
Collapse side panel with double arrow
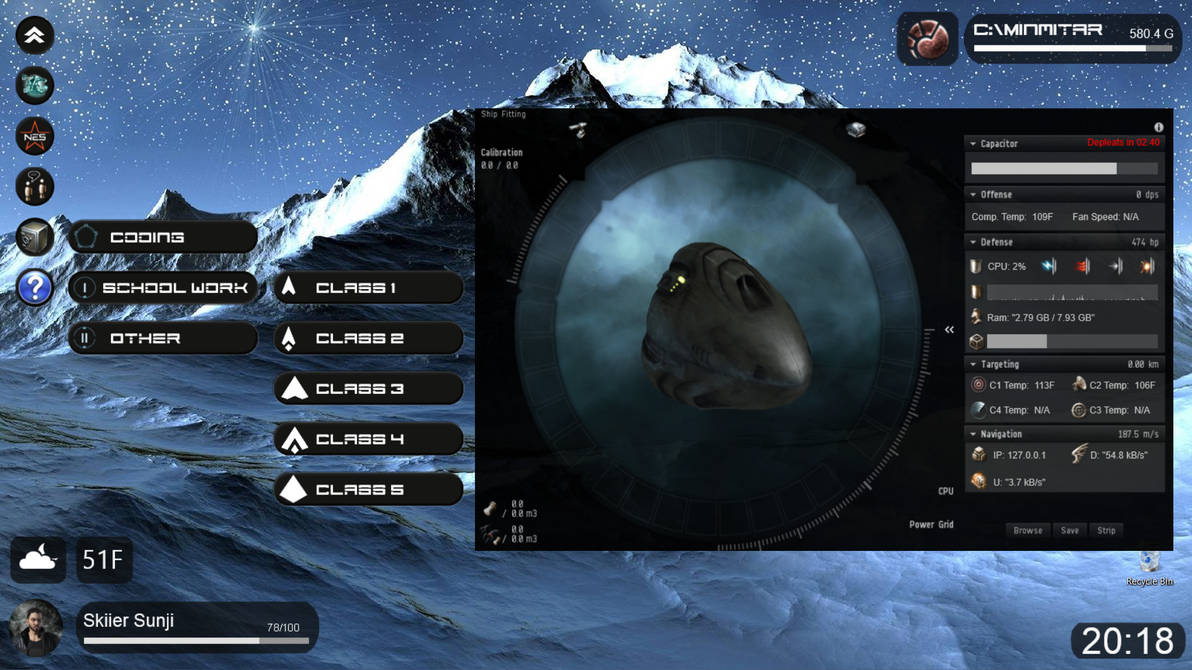[949, 330]
